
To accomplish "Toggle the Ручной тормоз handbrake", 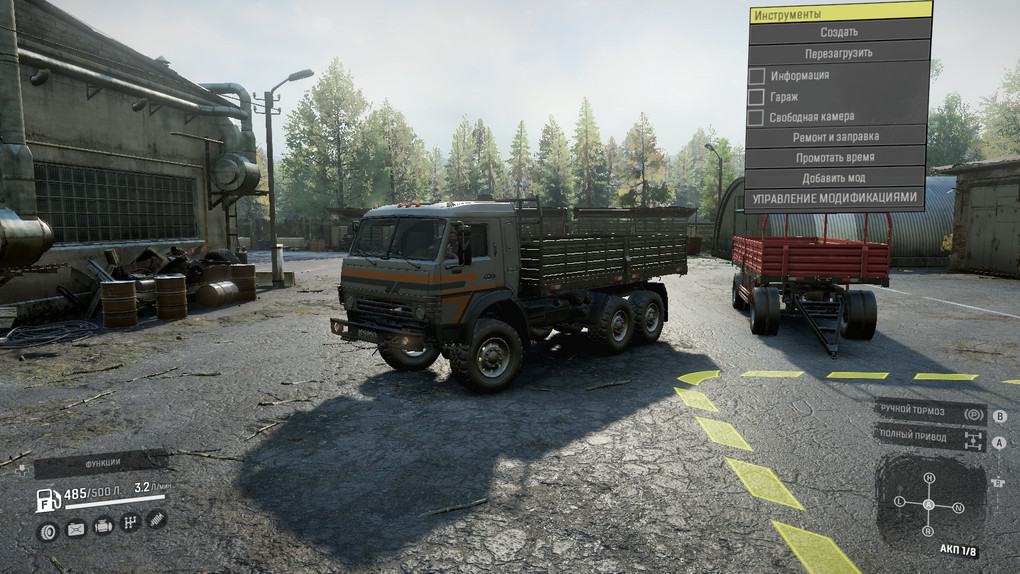I will pyautogui.click(x=930, y=413).
